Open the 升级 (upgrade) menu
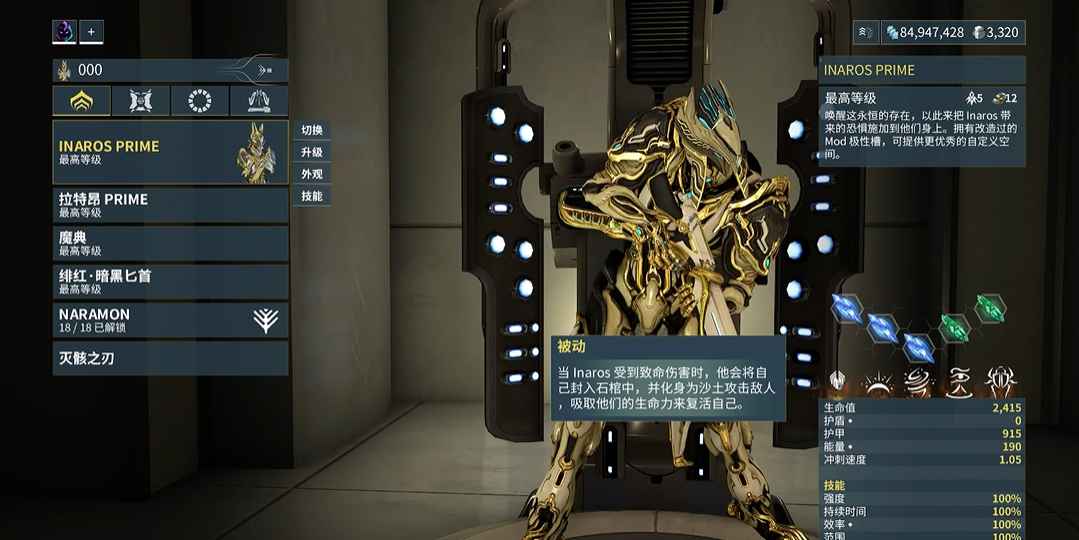Image resolution: width=1079 pixels, height=540 pixels. coord(312,152)
